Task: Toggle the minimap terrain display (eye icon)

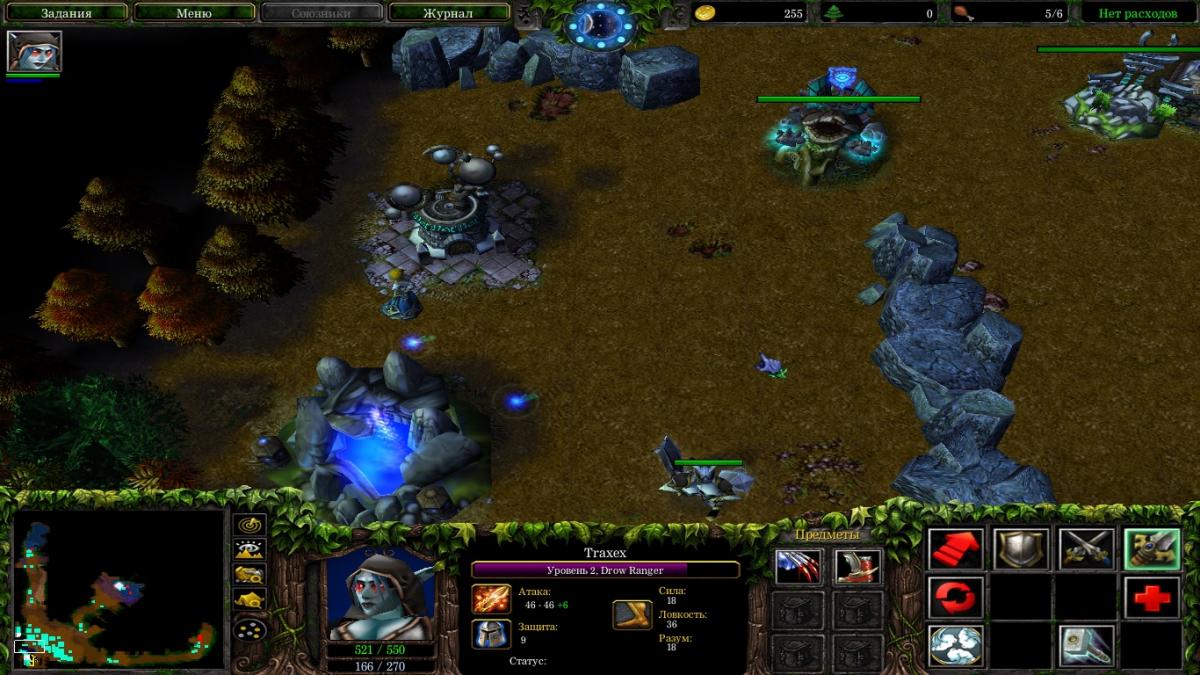Action: pyautogui.click(x=249, y=549)
